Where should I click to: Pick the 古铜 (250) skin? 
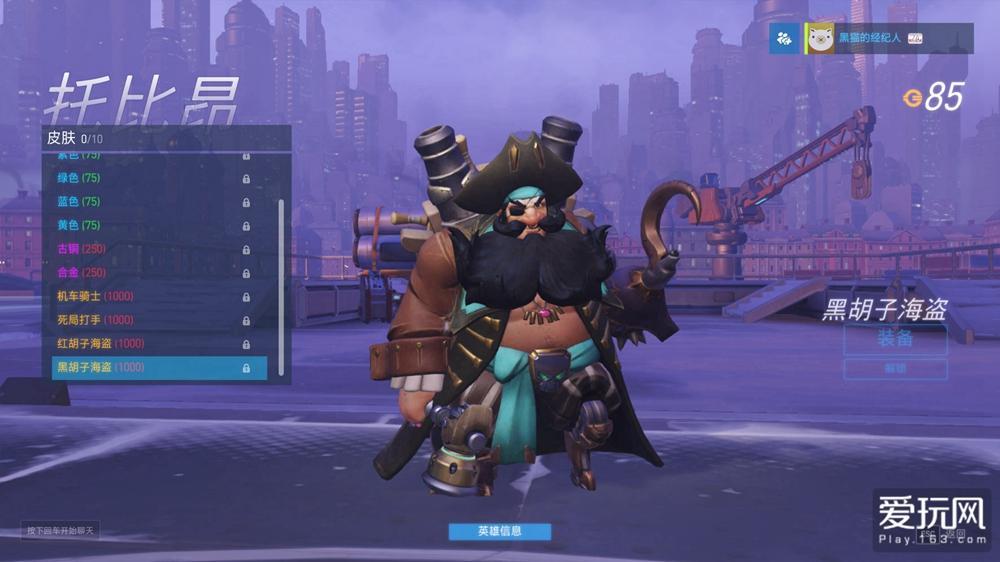tap(150, 249)
